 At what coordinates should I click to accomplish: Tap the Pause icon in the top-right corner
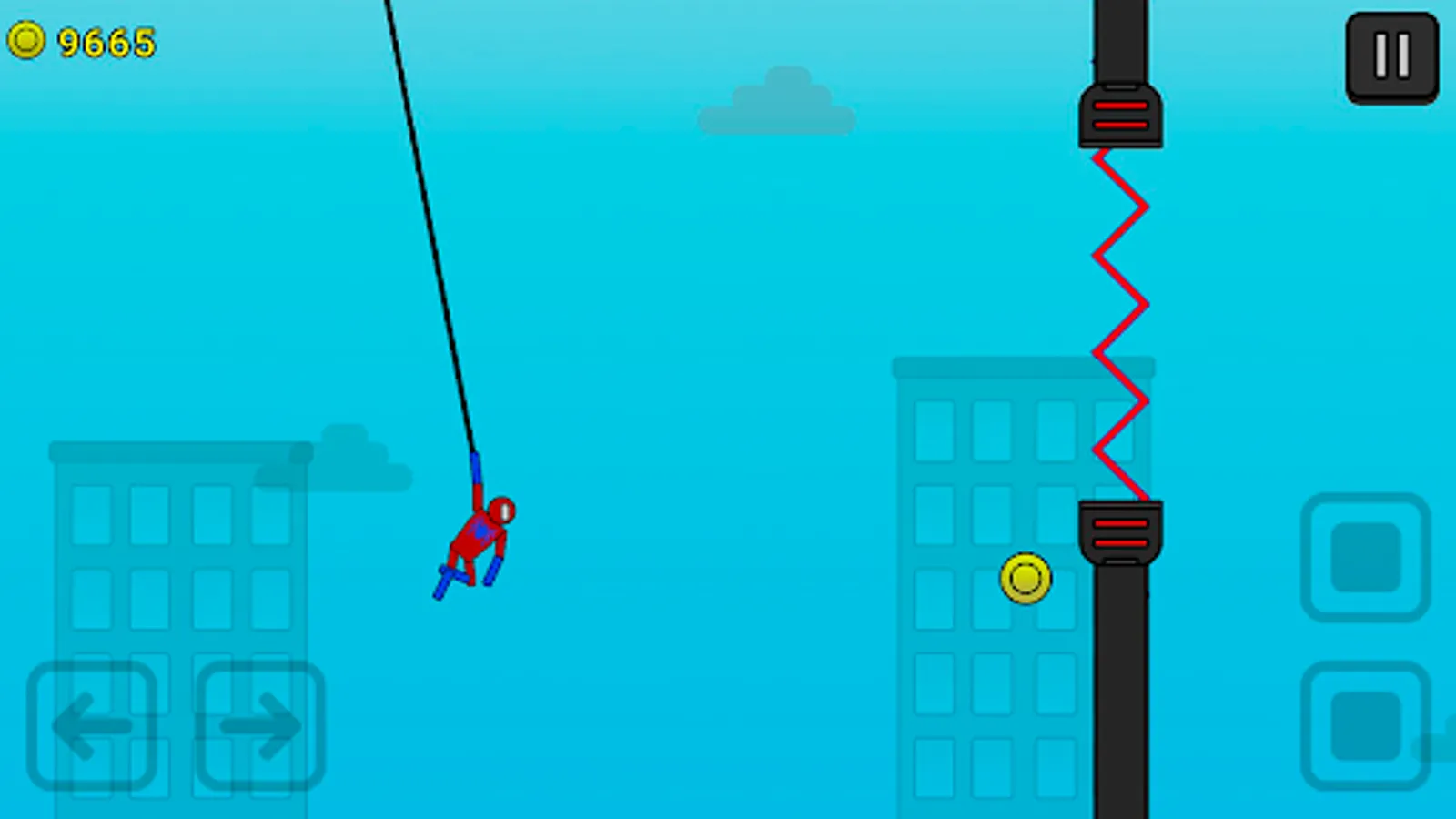tap(1390, 56)
